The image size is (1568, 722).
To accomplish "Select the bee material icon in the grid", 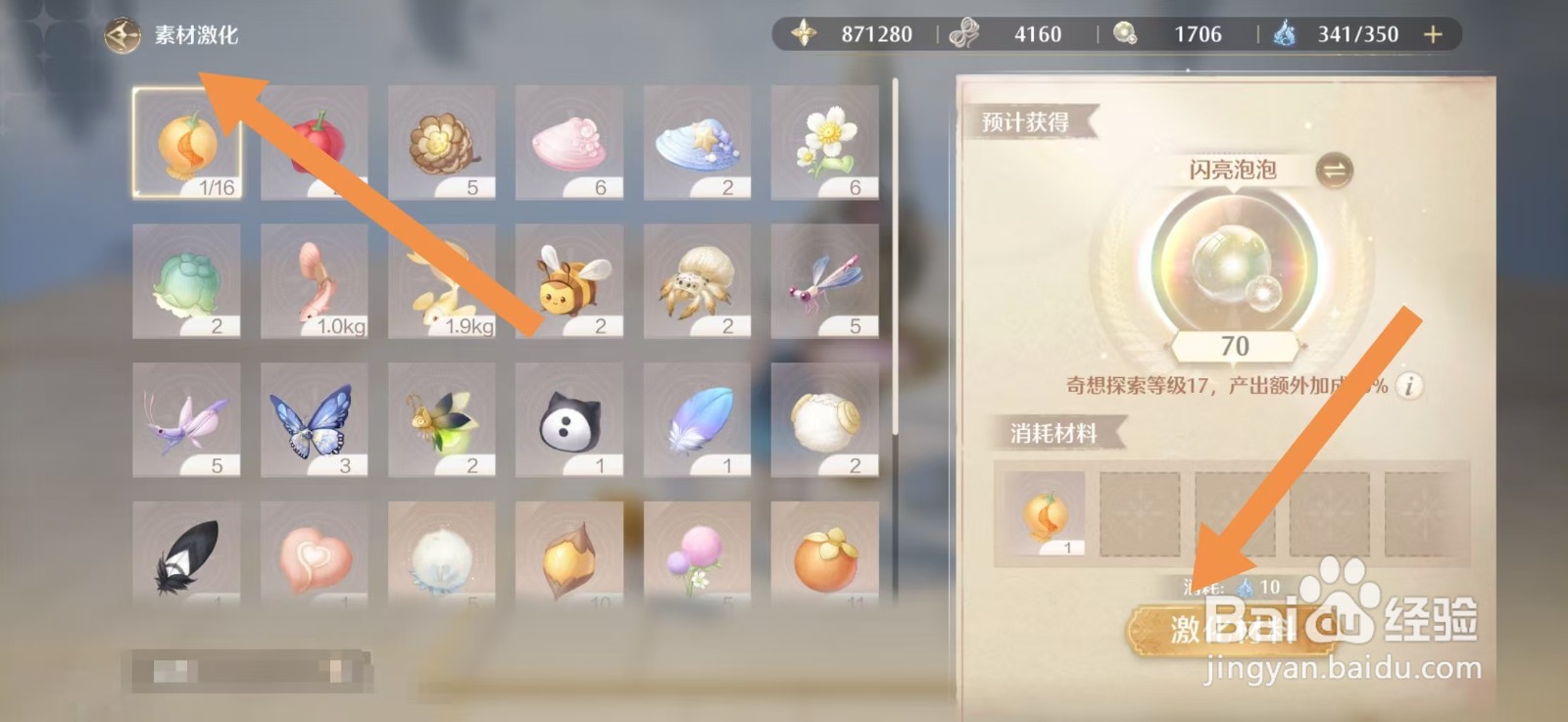I will tap(569, 282).
